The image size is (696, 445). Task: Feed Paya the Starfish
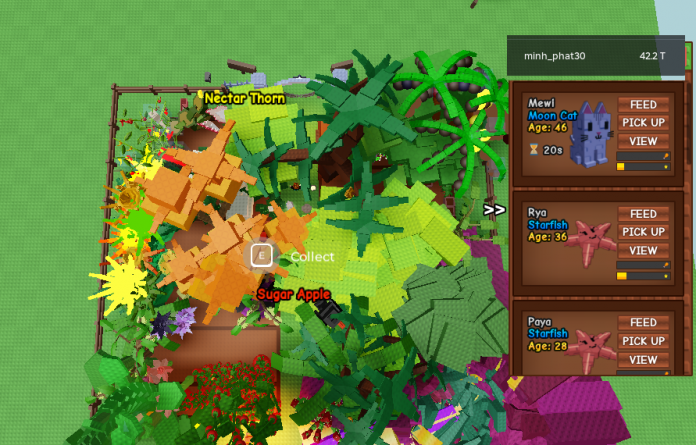[643, 323]
